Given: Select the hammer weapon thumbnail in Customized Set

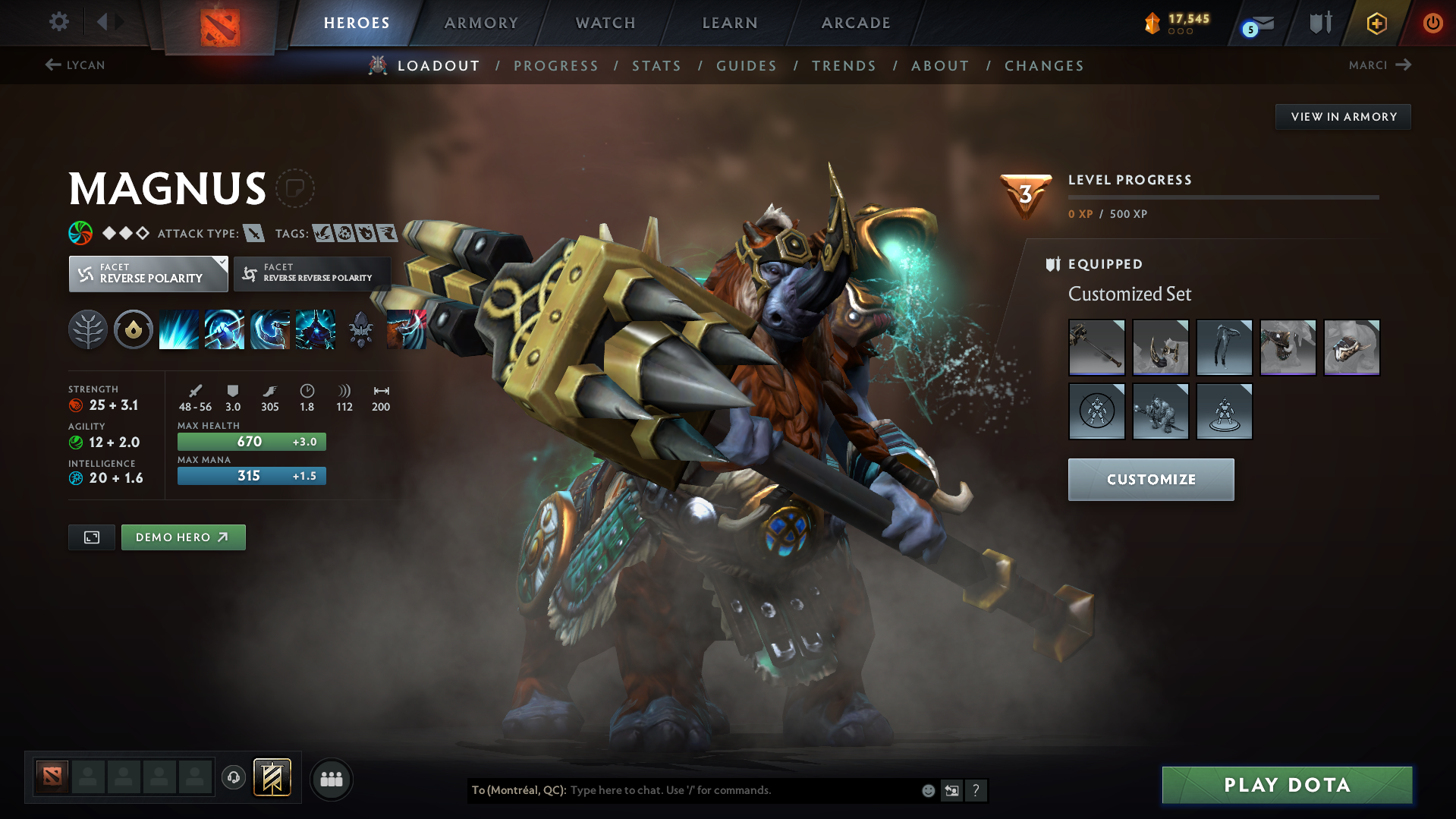Looking at the screenshot, I should 1097,348.
